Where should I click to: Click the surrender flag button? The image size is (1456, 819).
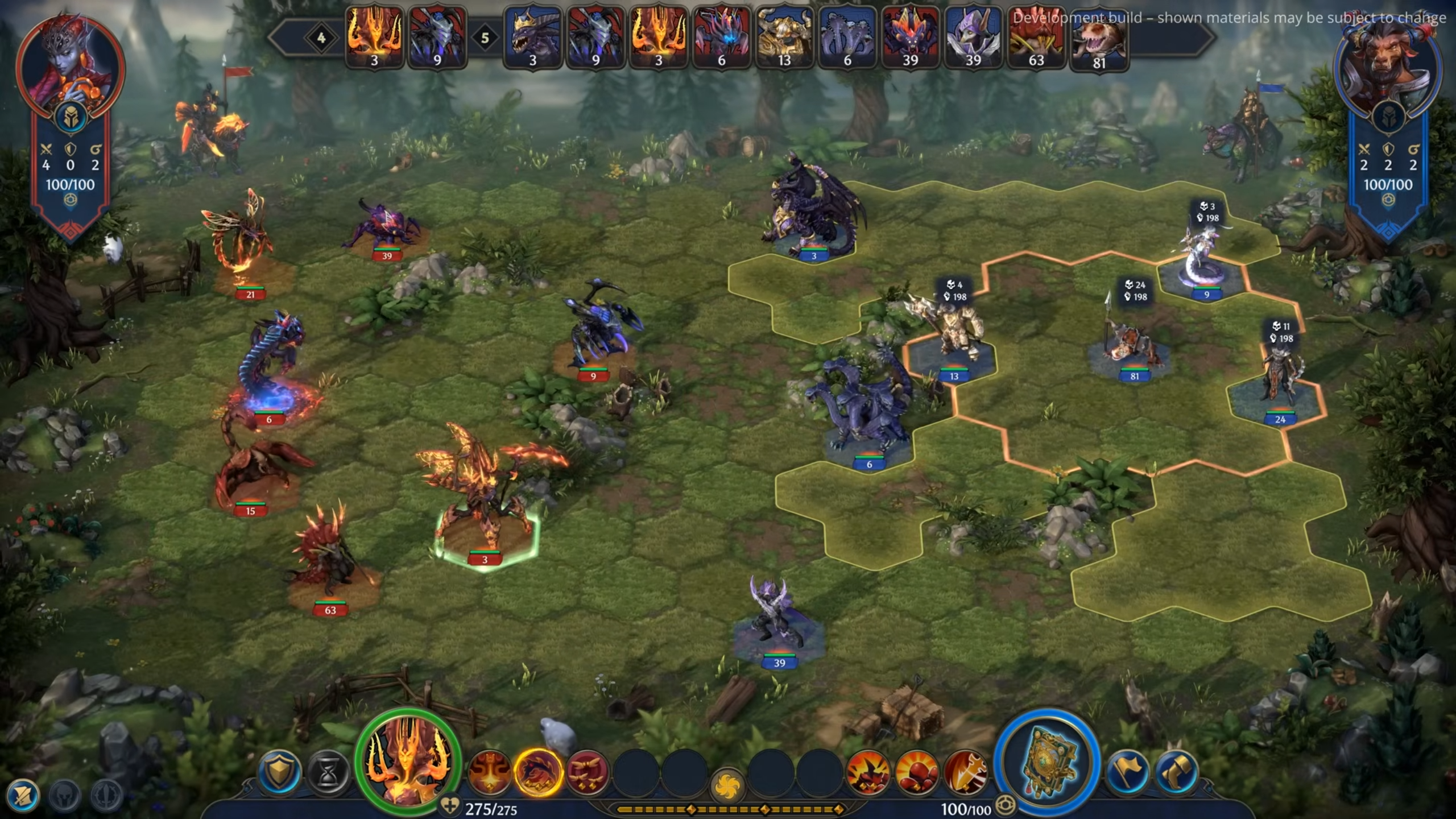[x=1128, y=772]
